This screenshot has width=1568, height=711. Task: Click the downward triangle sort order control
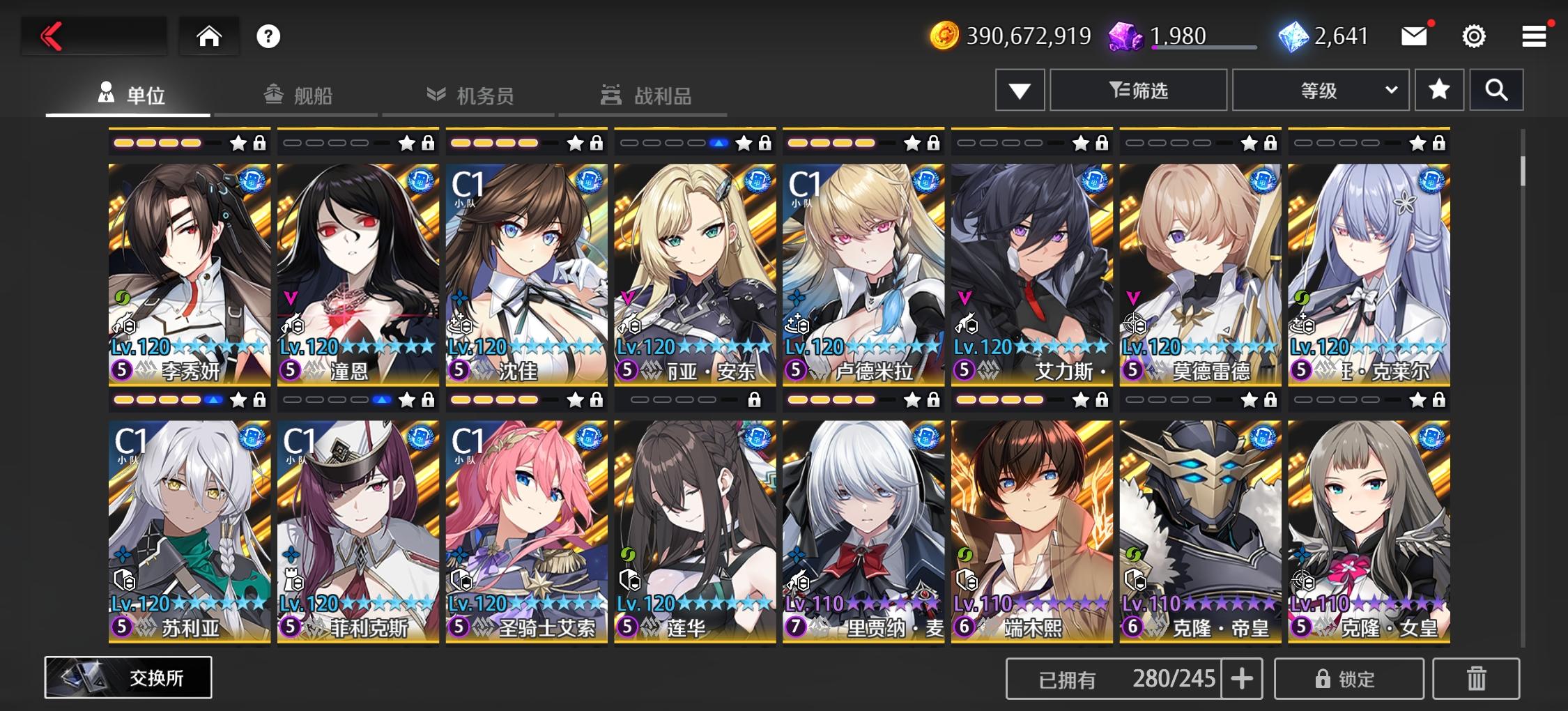(x=1019, y=90)
